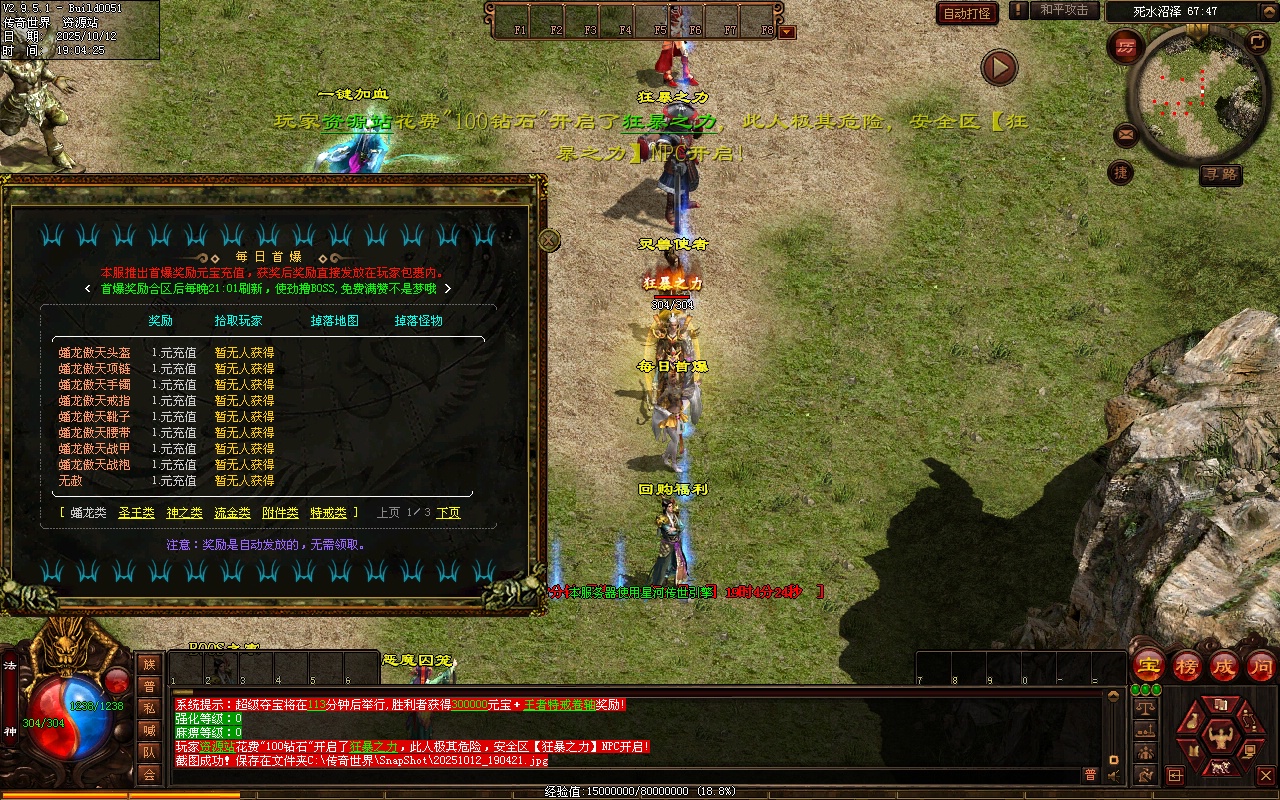Screen dimensions: 1280x800
Task: Open the 宝 treasure menu button
Action: coord(1148,666)
